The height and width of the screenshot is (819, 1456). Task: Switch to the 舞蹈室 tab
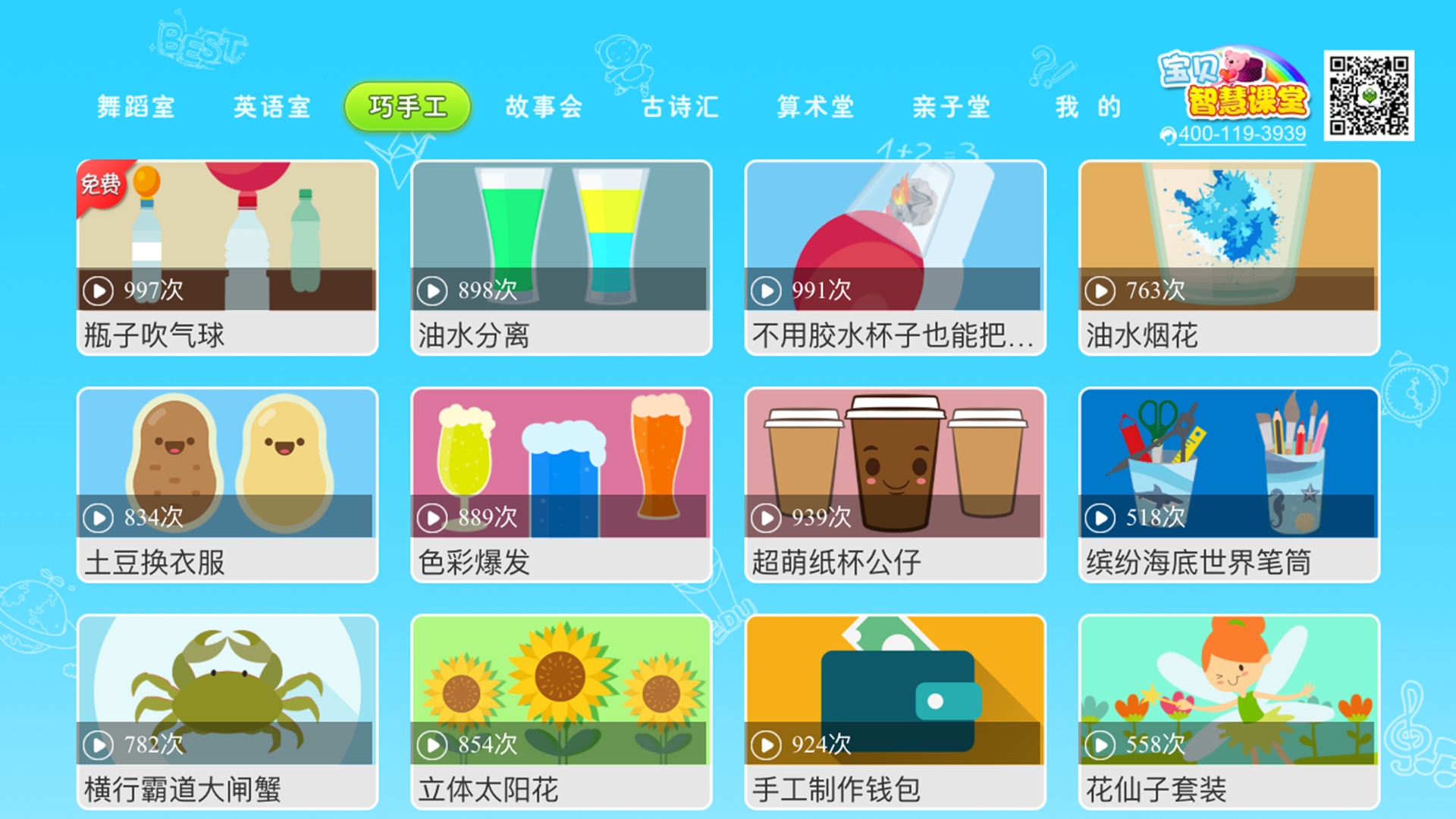pyautogui.click(x=136, y=106)
